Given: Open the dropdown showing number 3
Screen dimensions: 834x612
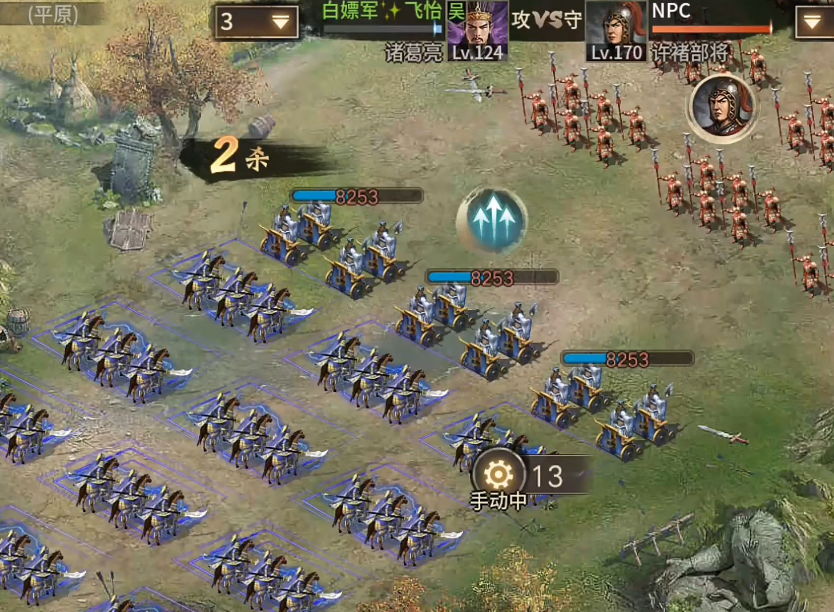Looking at the screenshot, I should [257, 21].
